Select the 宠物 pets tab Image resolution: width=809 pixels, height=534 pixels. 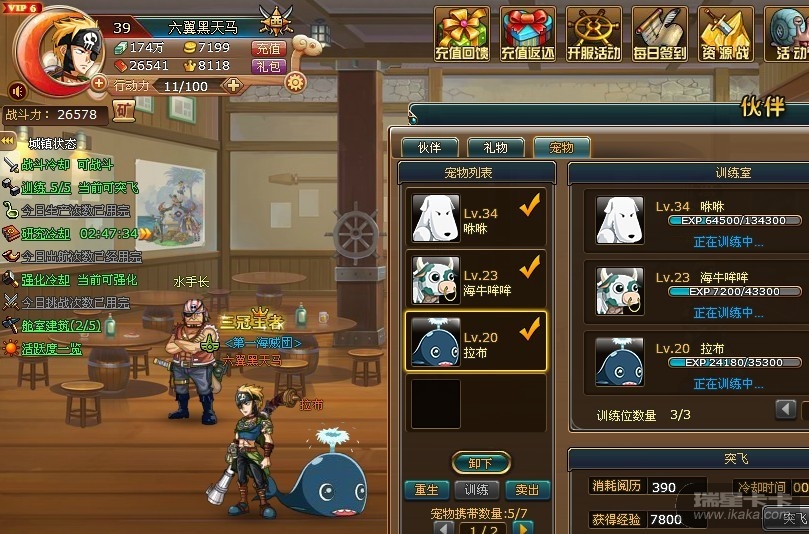tap(561, 148)
